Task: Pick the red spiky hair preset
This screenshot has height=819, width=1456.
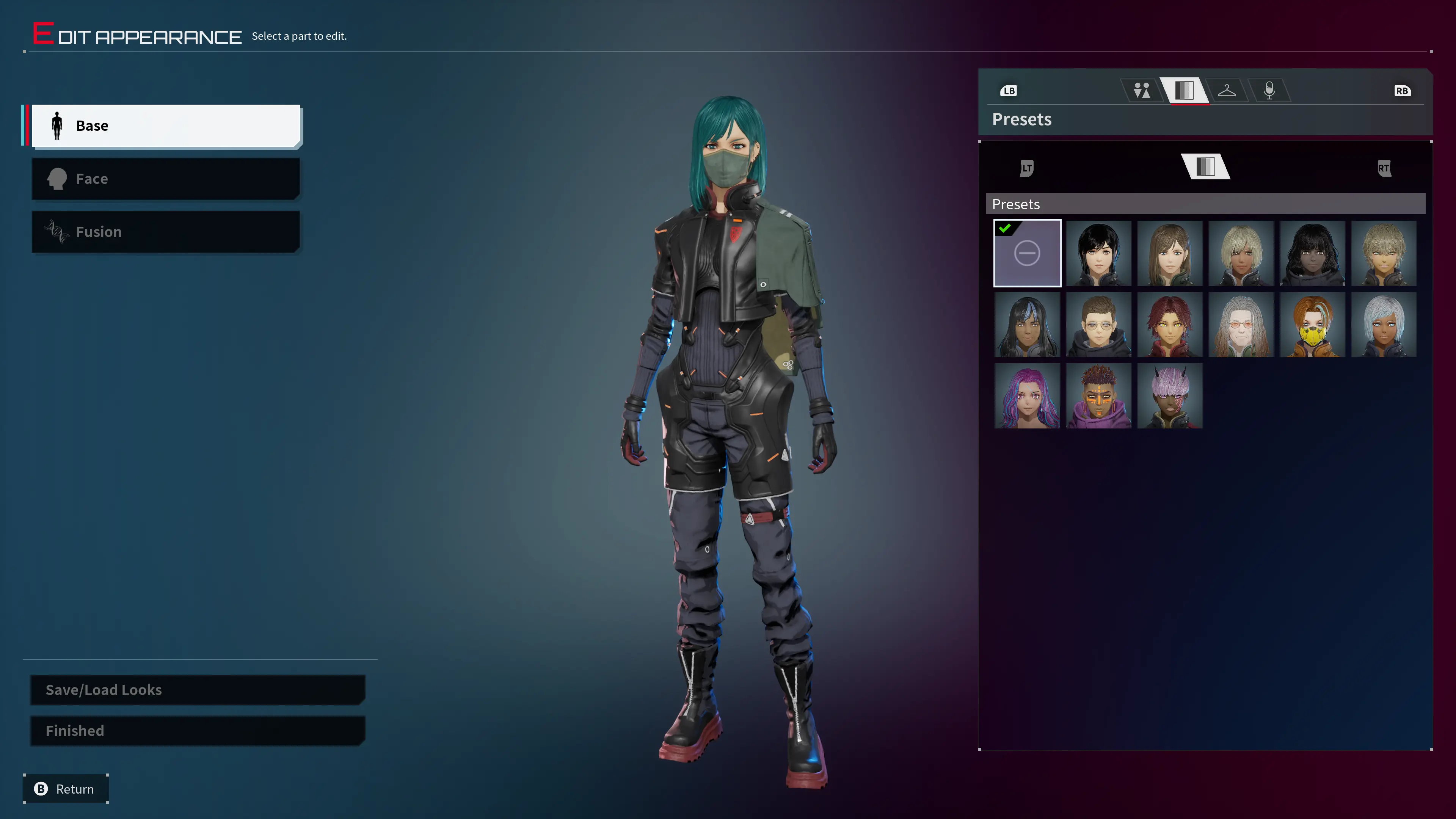Action: pos(1169,325)
